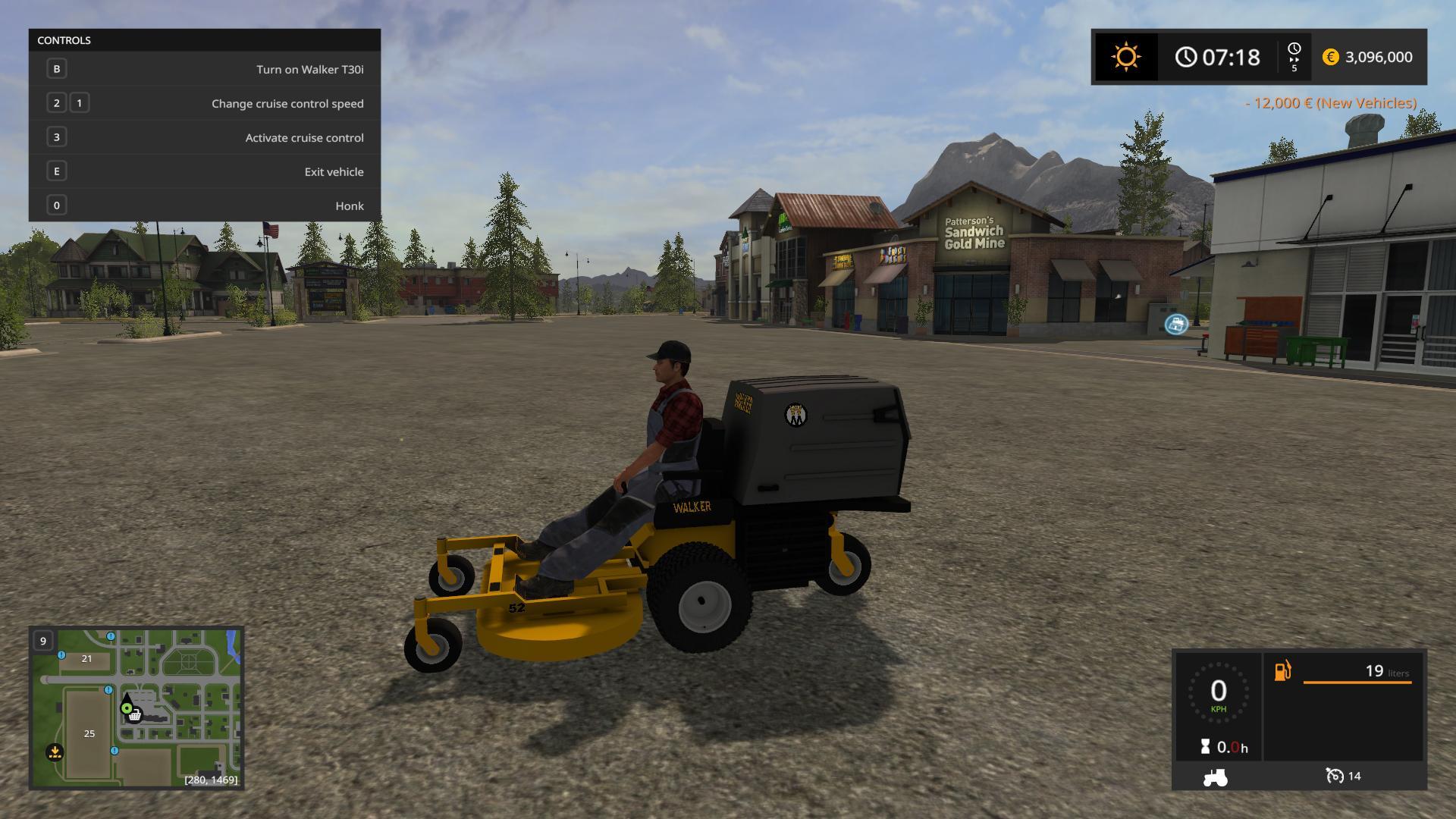This screenshot has width=1456, height=819.
Task: Click the sun weather icon
Action: click(x=1125, y=57)
